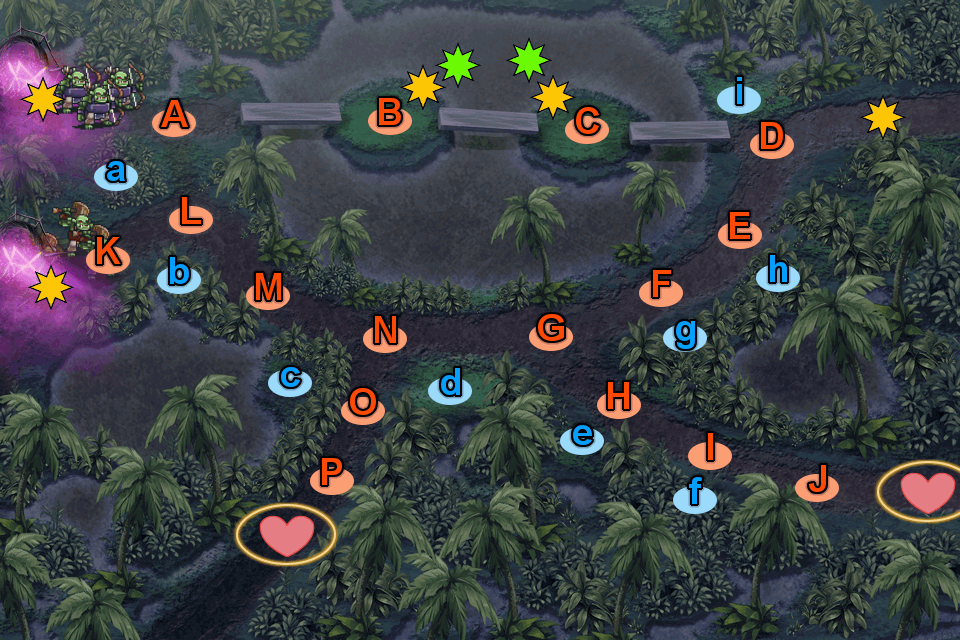
Task: Click the orange C placement marker
Action: (x=587, y=124)
